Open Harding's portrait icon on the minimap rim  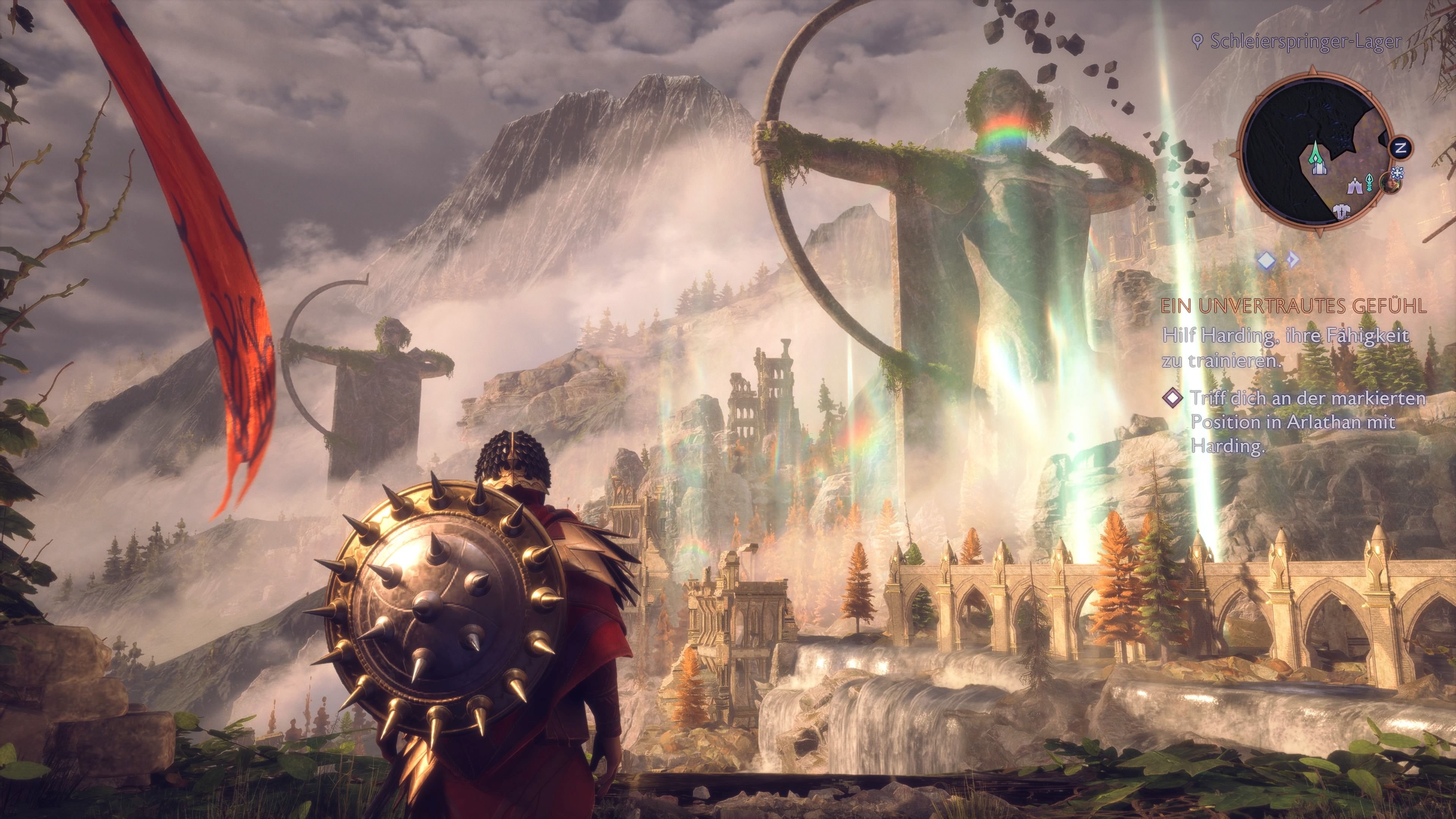1389,184
